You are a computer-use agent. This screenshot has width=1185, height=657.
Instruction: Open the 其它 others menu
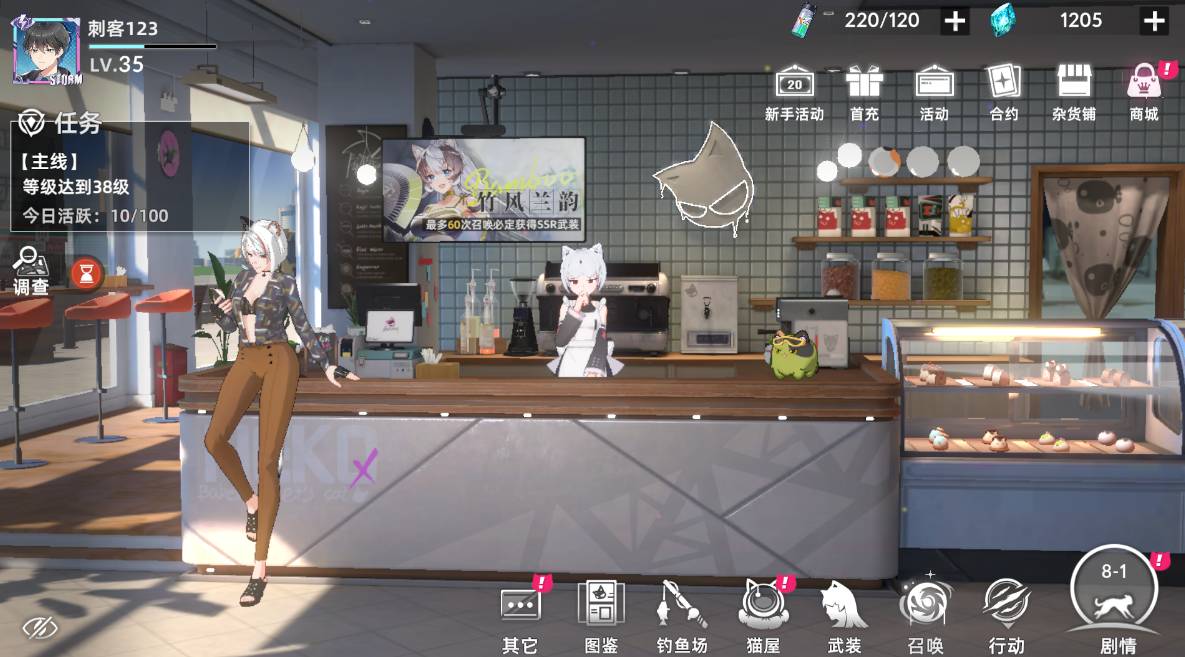coord(520,616)
